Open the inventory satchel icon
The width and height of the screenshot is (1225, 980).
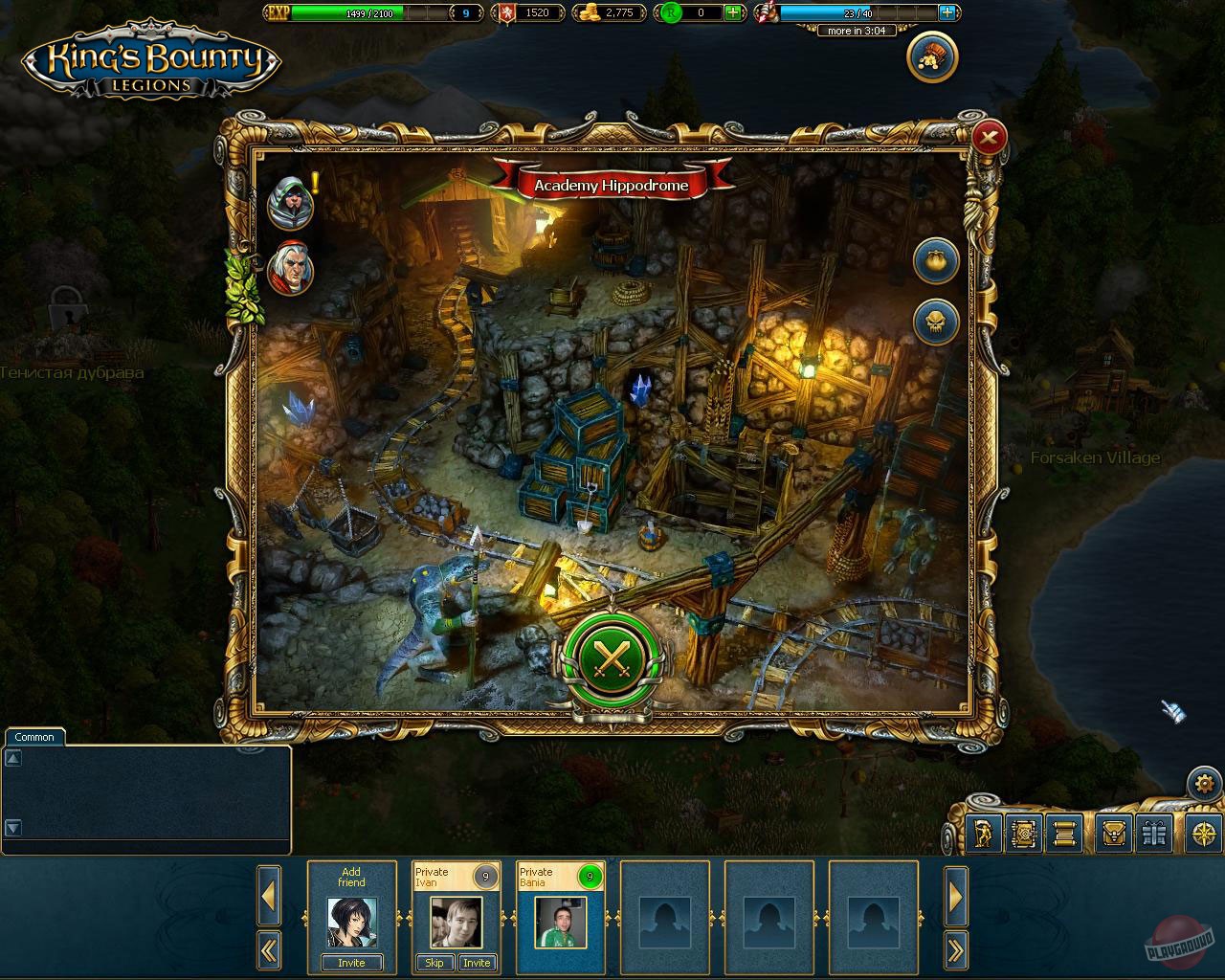pos(1113,834)
